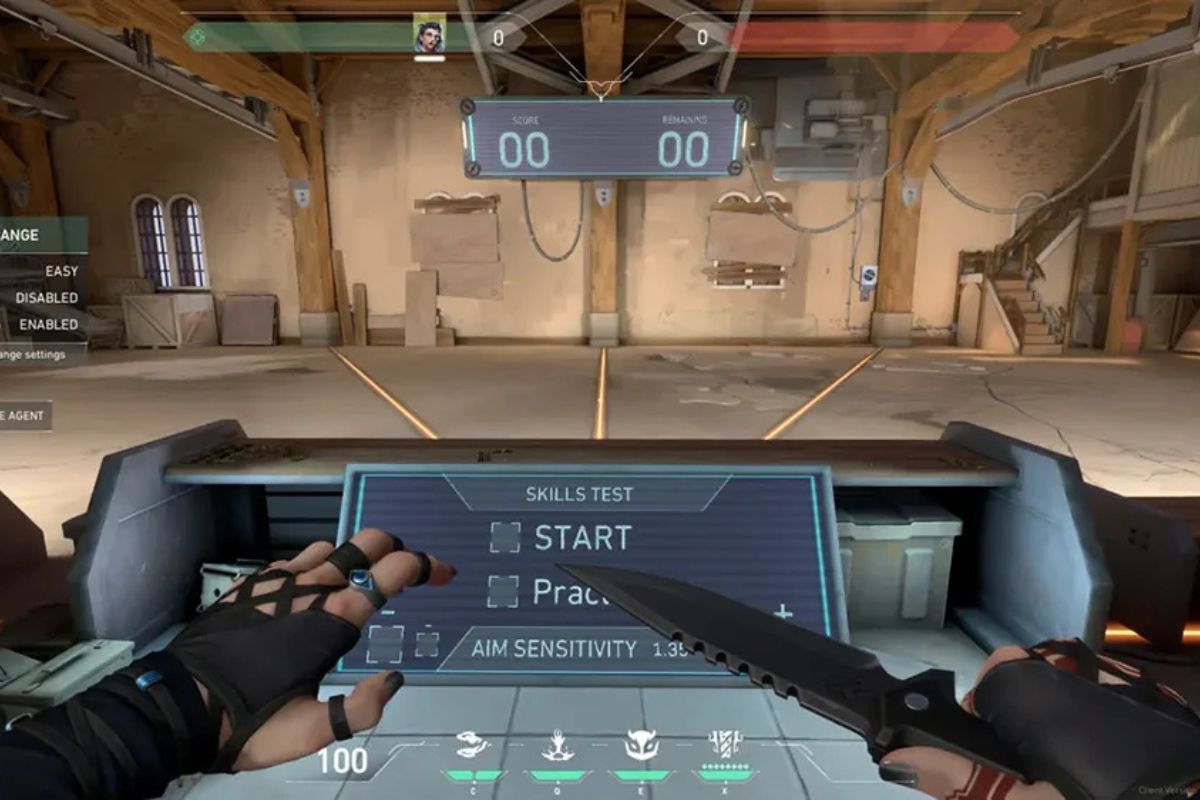Shoot the START box on Skills Test panel
The height and width of the screenshot is (800, 1200).
pos(506,537)
